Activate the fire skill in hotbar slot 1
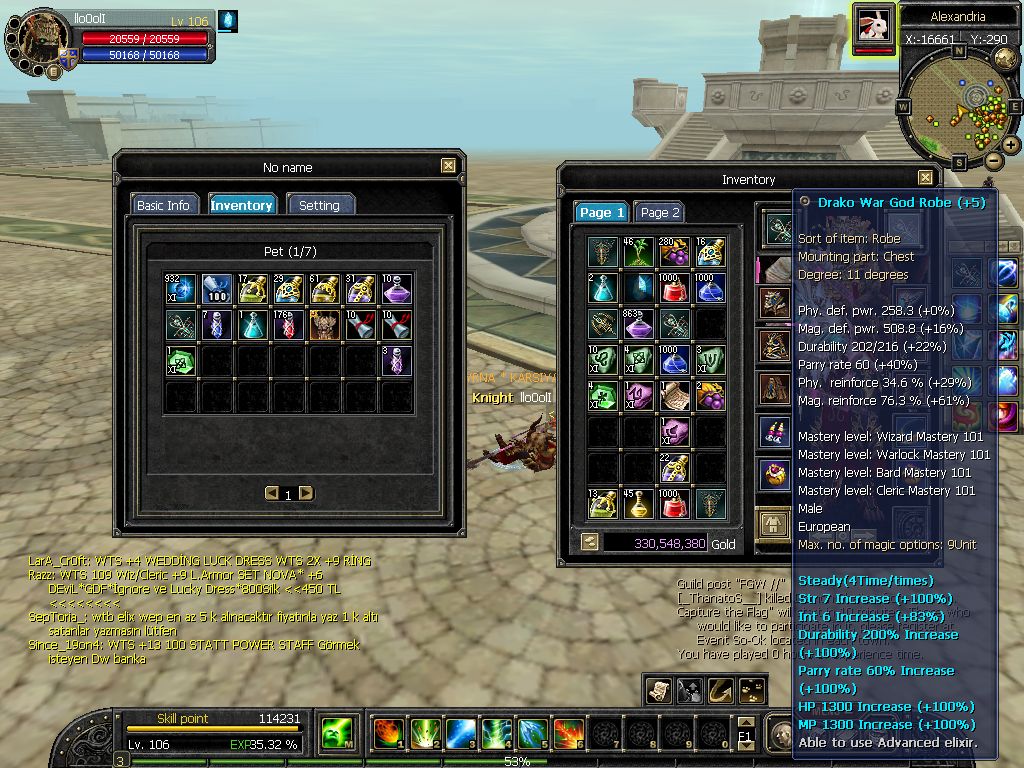The height and width of the screenshot is (768, 1024). coord(389,734)
